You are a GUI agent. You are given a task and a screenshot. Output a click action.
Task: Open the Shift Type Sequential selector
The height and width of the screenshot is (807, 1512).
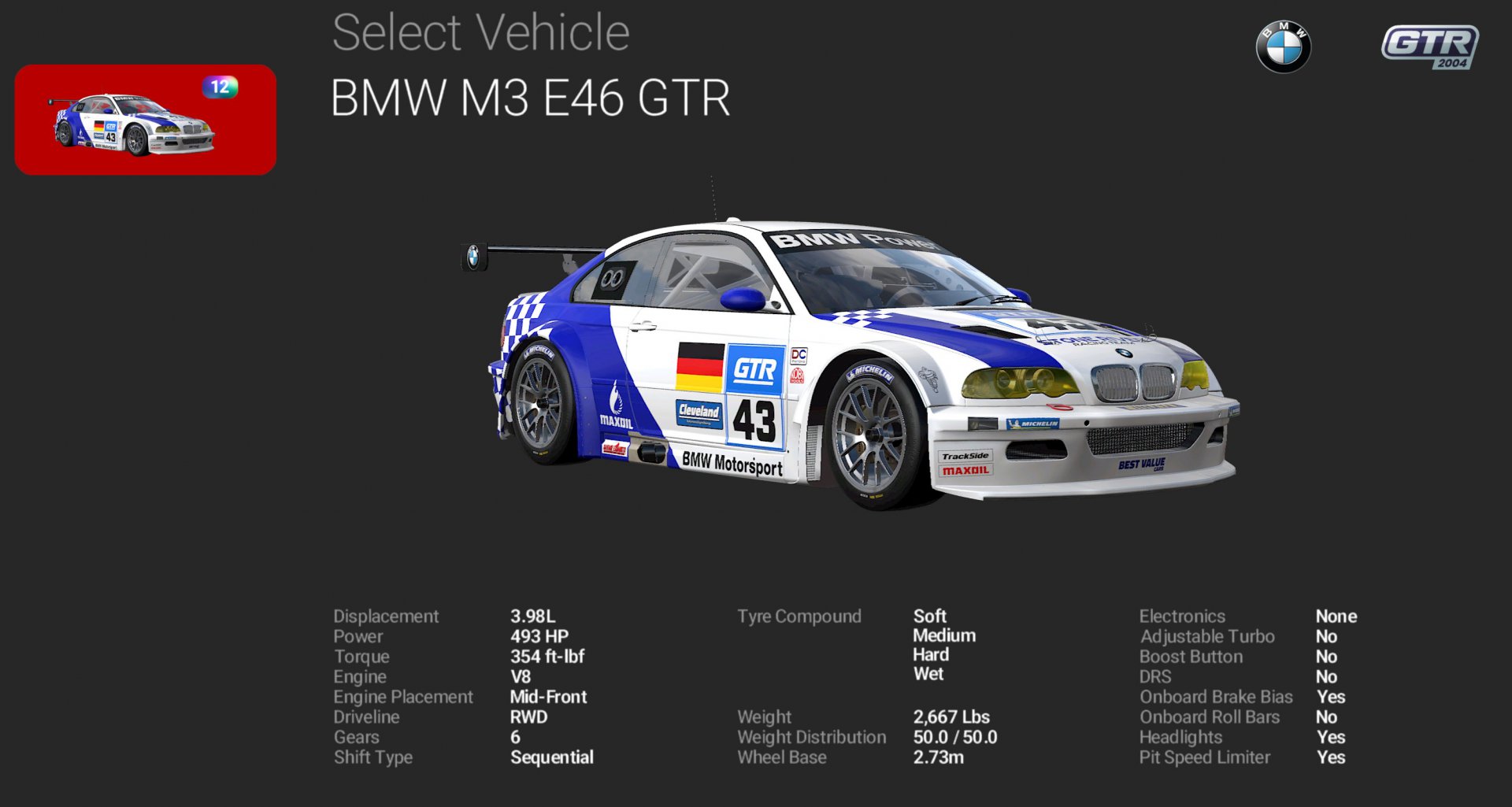[550, 757]
